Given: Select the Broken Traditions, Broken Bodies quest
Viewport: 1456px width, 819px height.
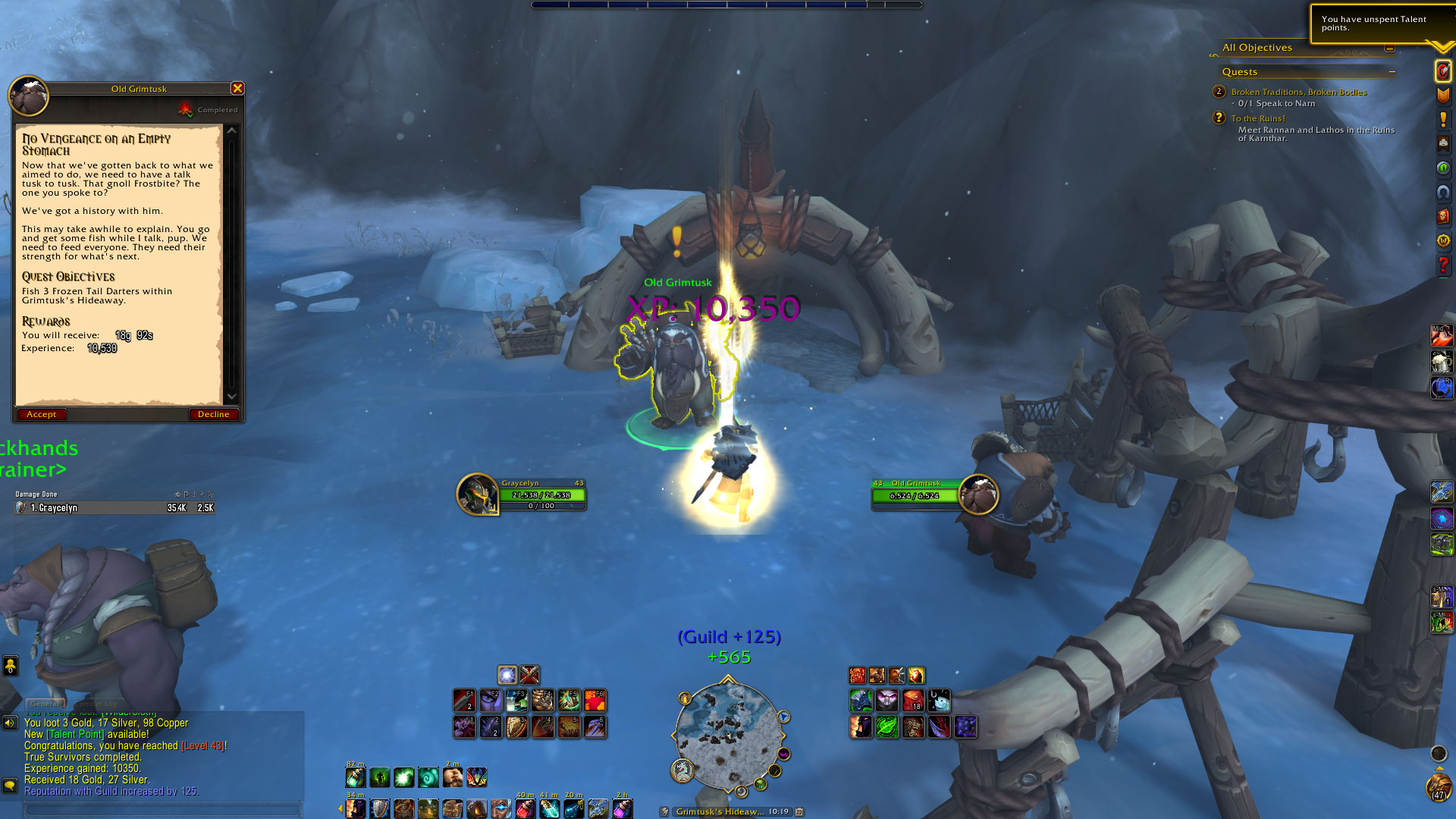Looking at the screenshot, I should [x=1298, y=92].
